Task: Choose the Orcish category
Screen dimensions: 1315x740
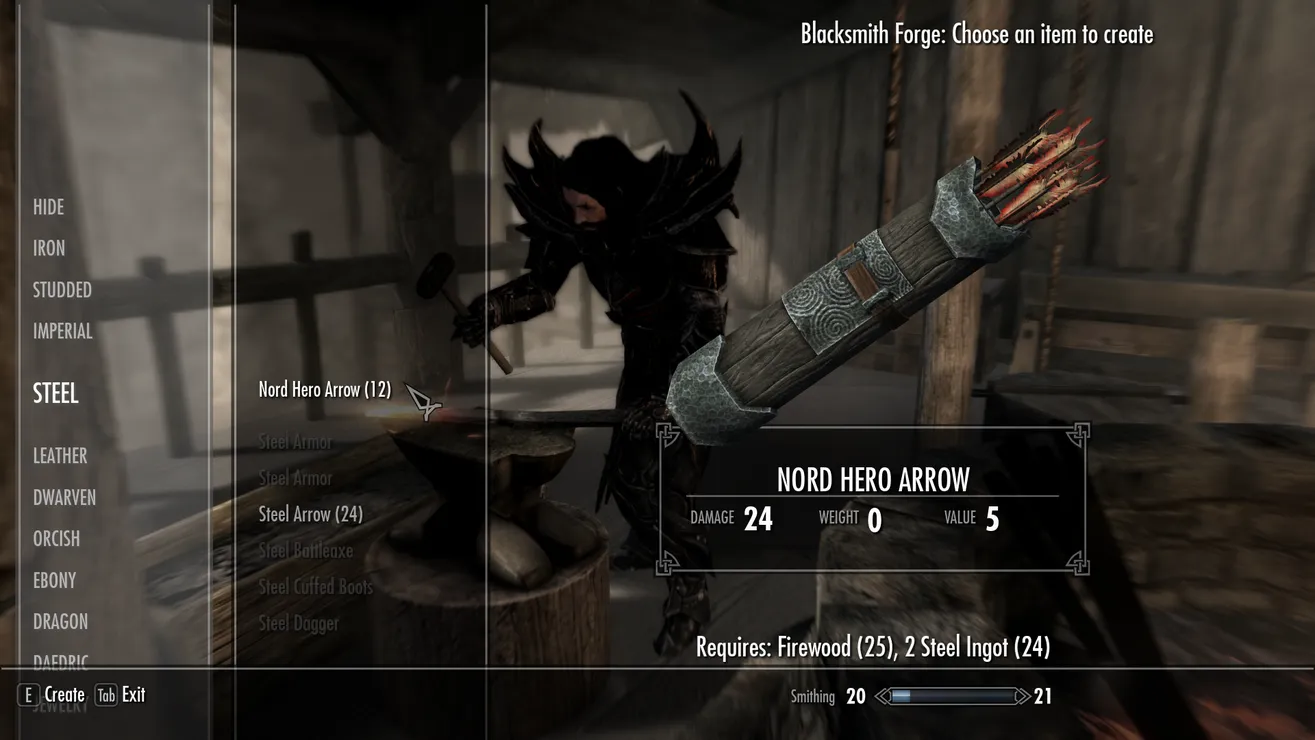Action: pyautogui.click(x=56, y=538)
